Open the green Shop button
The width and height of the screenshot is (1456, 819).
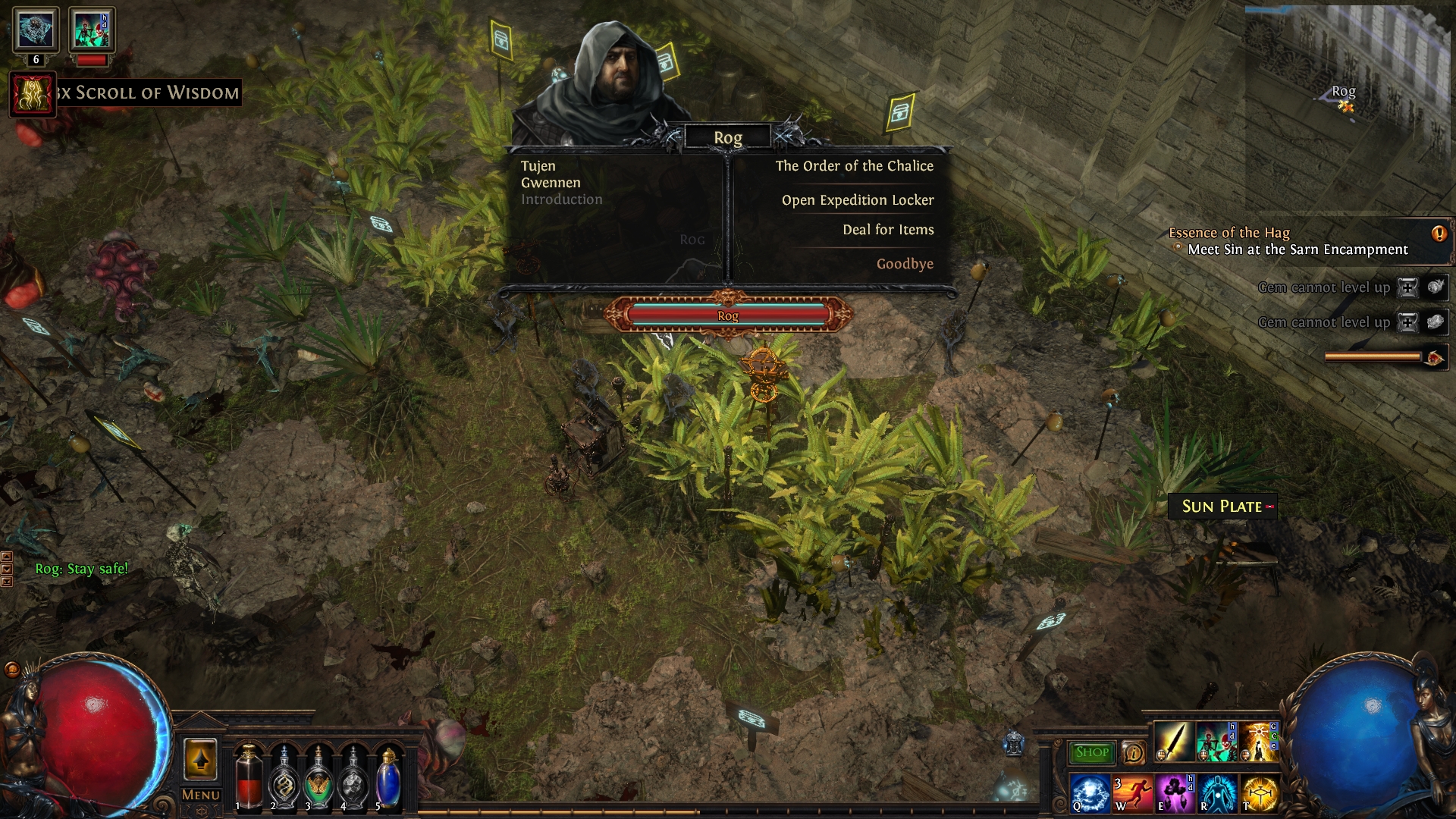[1091, 752]
